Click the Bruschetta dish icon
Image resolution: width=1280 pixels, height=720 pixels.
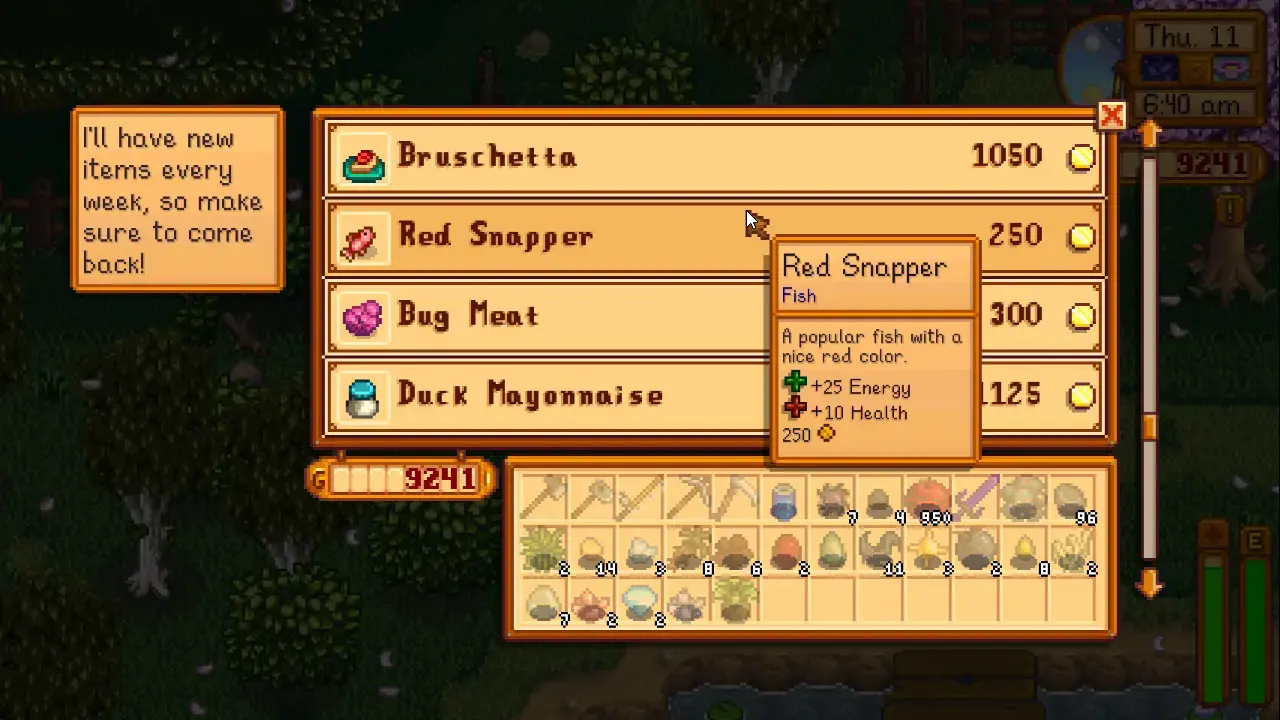364,157
